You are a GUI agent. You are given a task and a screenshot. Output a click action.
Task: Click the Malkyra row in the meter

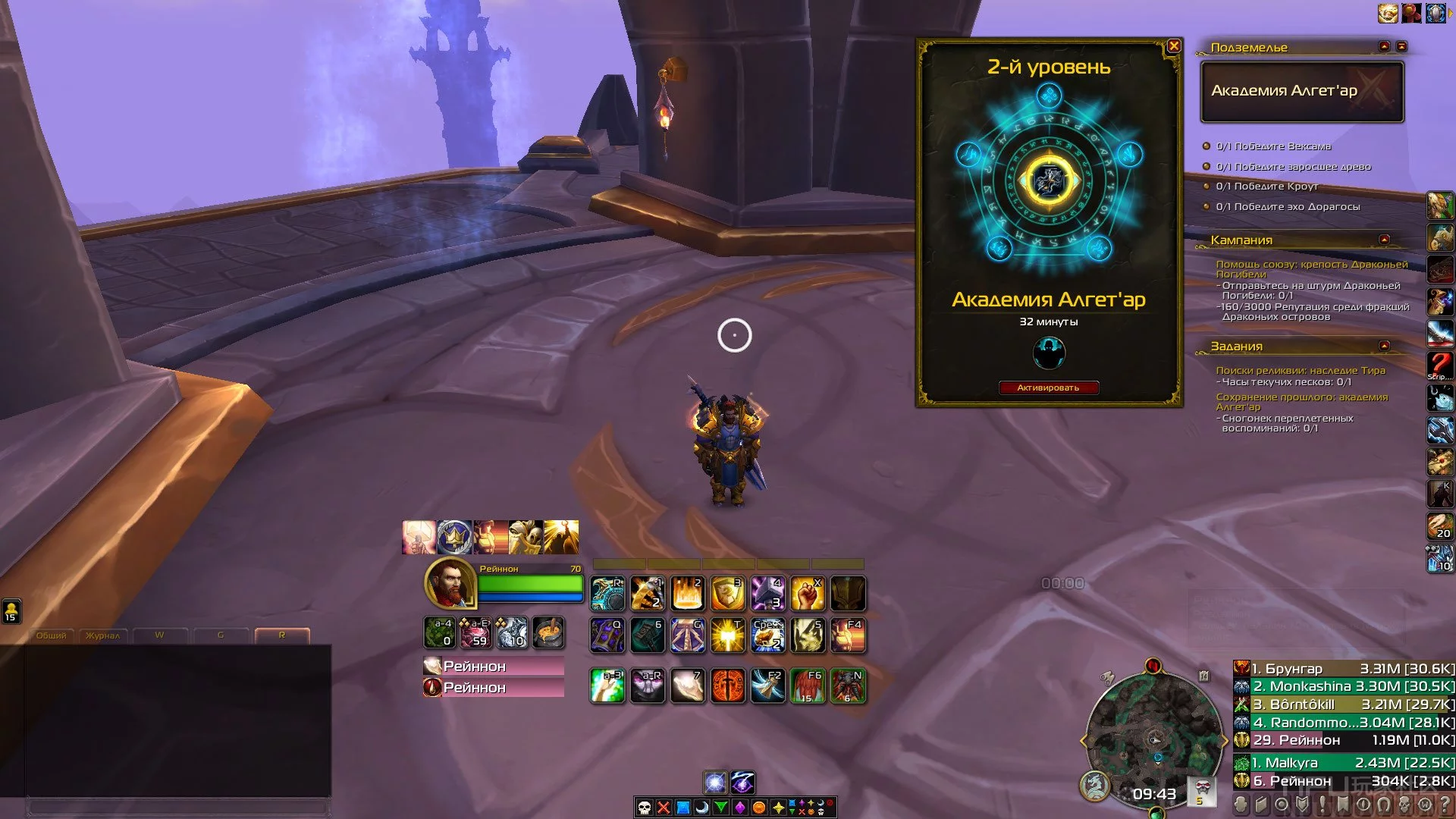click(1344, 762)
